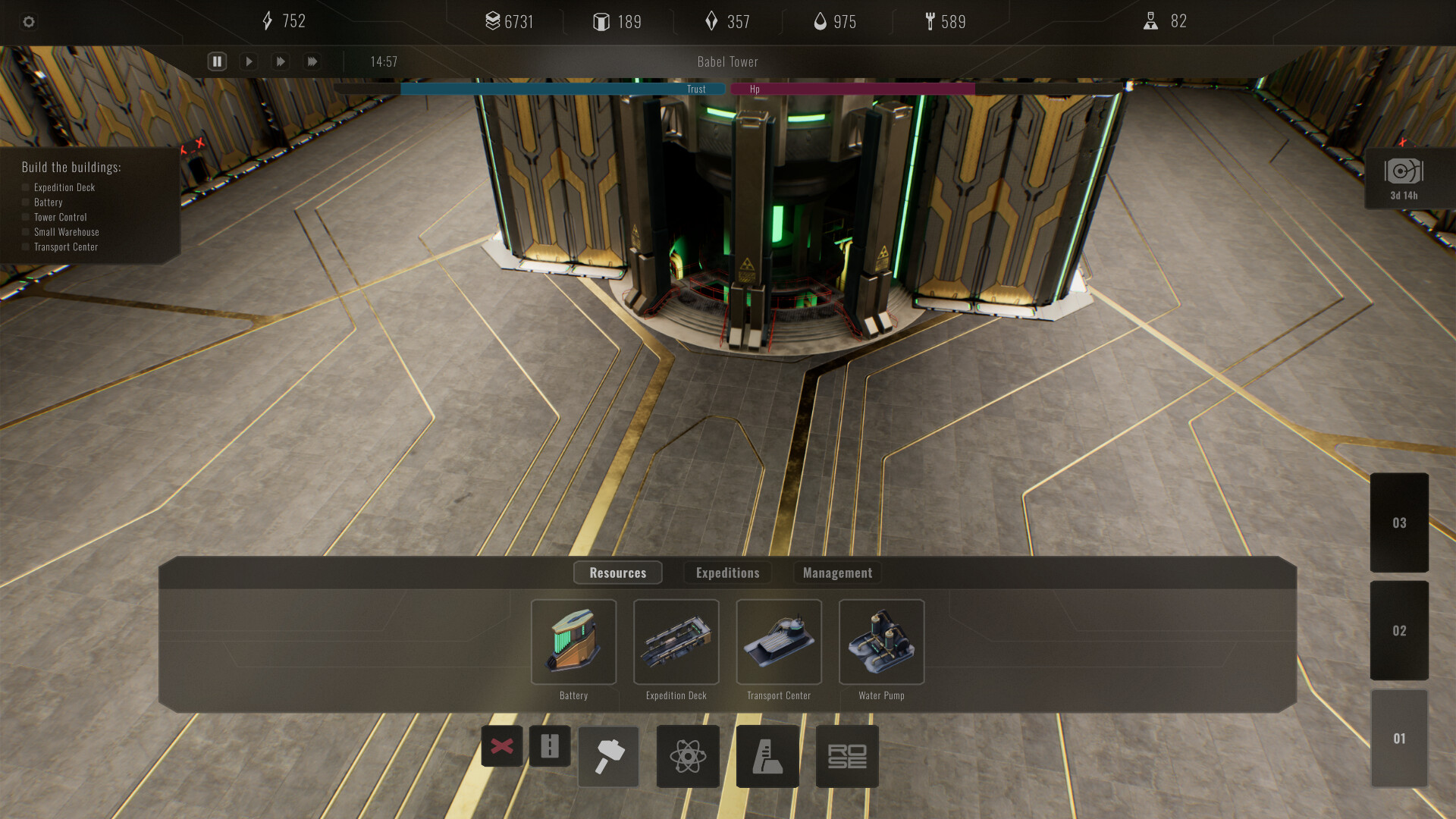Viewport: 1456px width, 819px height.
Task: Open the research atom menu
Action: click(687, 756)
